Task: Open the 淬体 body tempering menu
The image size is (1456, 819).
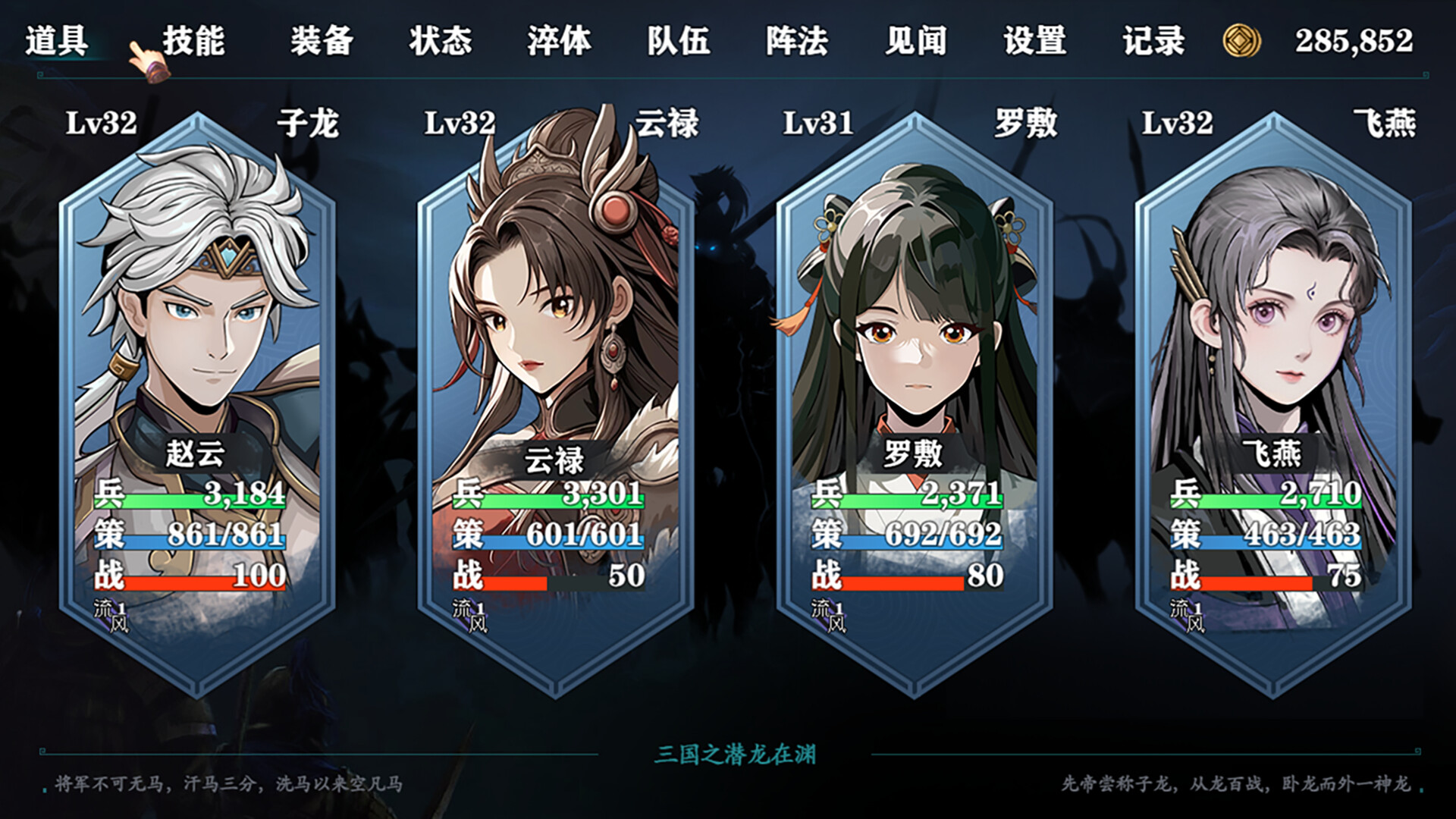Action: 557,43
